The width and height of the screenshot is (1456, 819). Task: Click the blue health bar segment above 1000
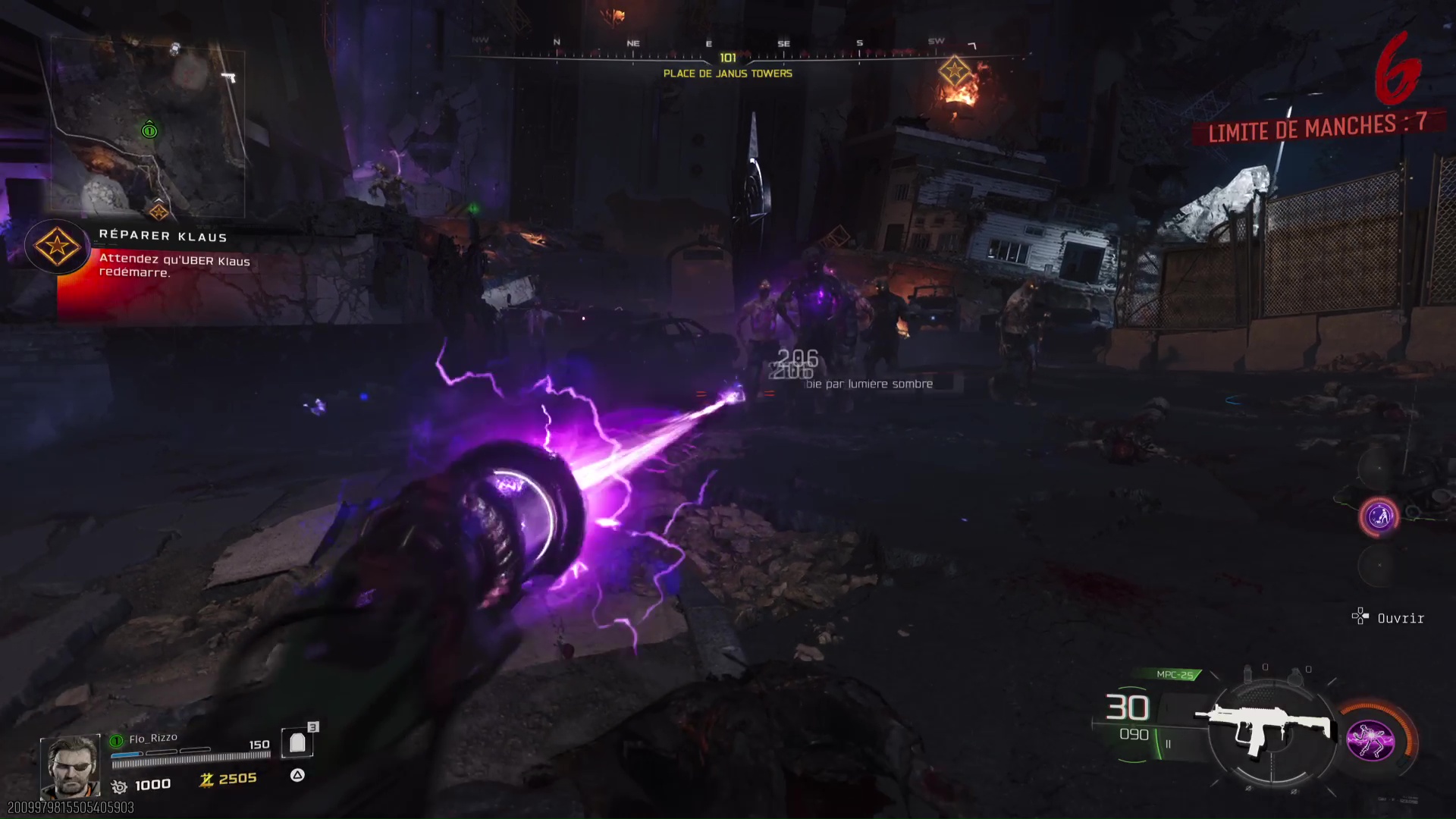click(126, 755)
